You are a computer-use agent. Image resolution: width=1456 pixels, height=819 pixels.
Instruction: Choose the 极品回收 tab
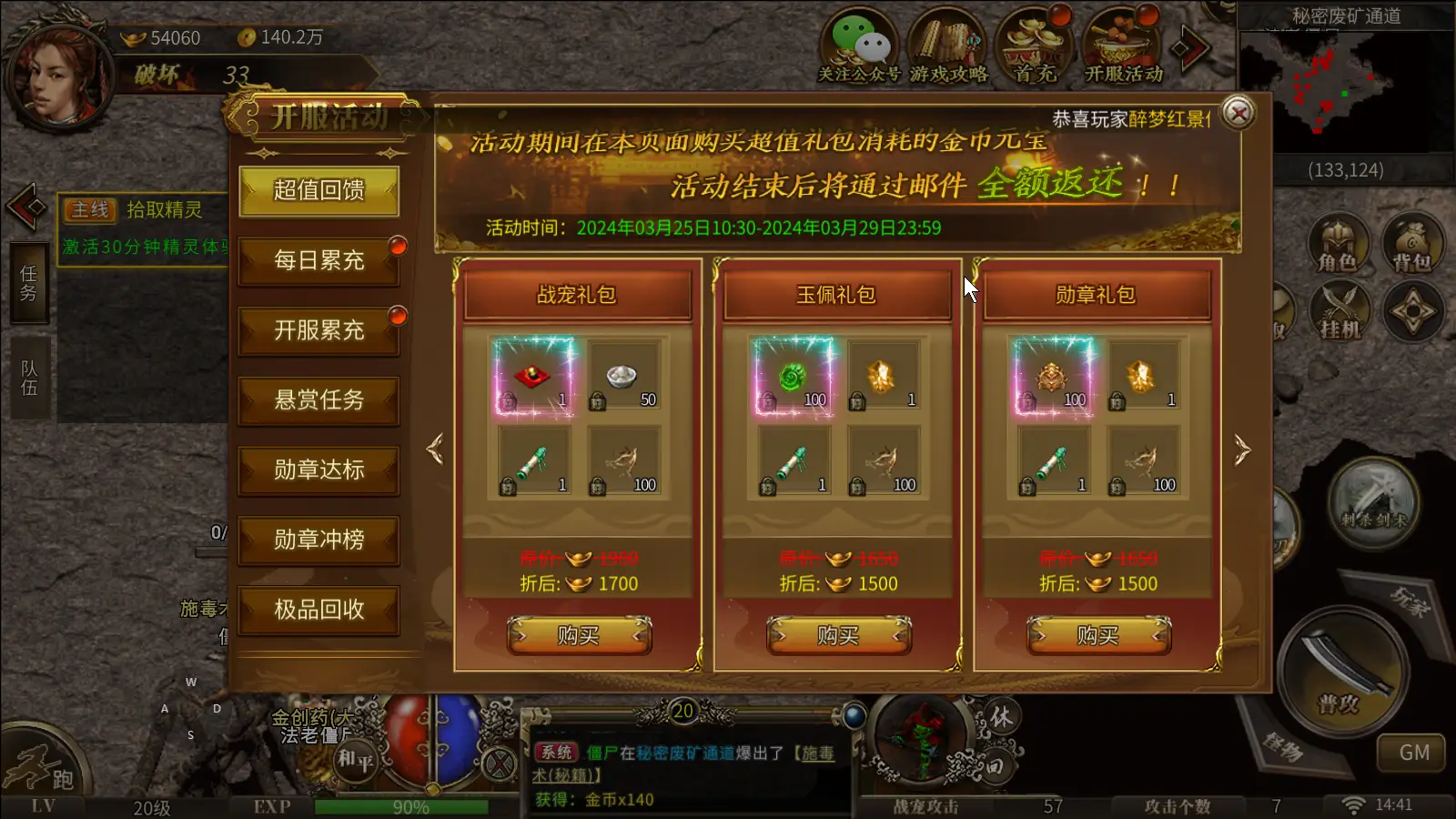[318, 610]
